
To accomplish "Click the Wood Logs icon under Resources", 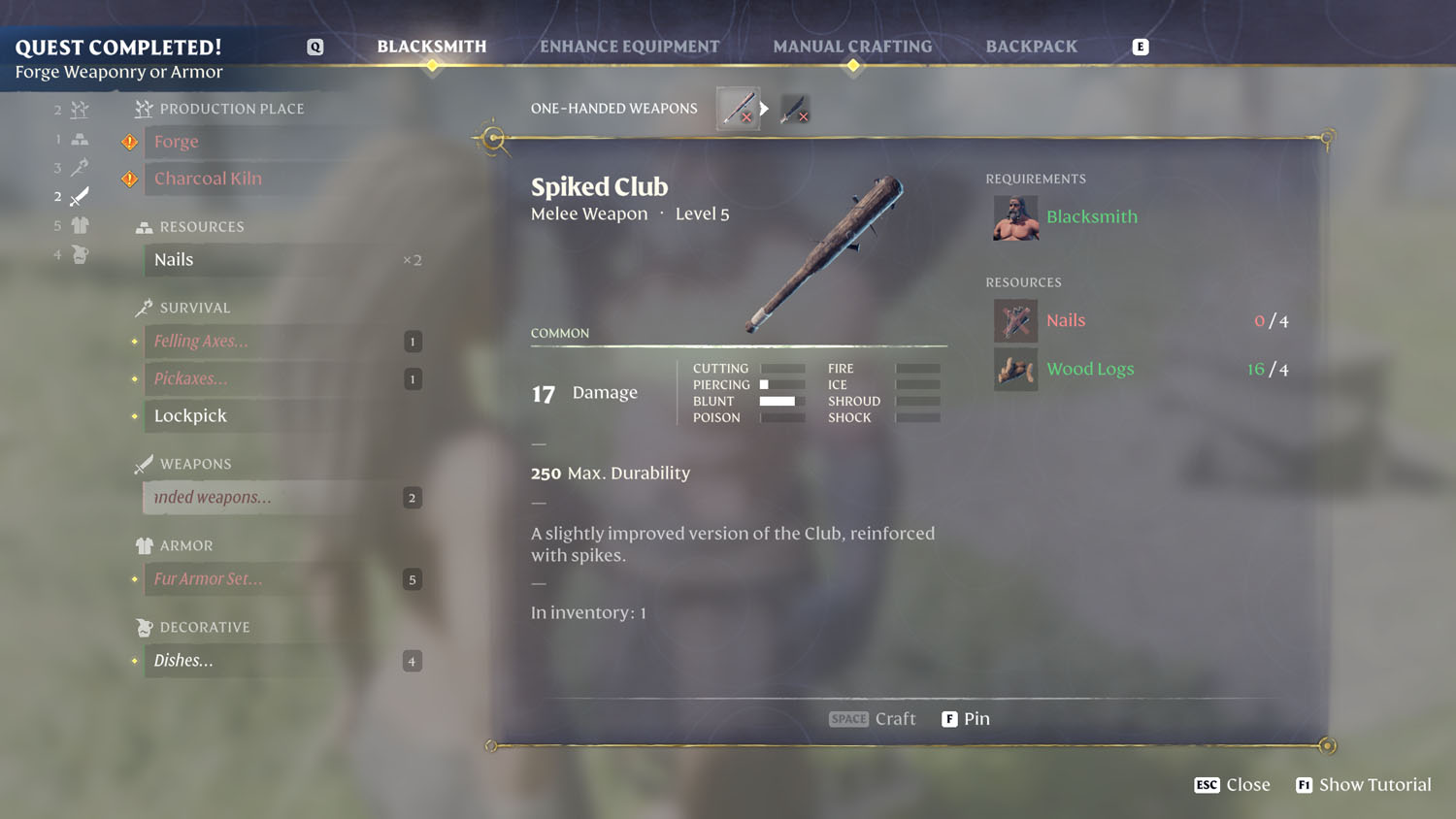I will [1015, 369].
